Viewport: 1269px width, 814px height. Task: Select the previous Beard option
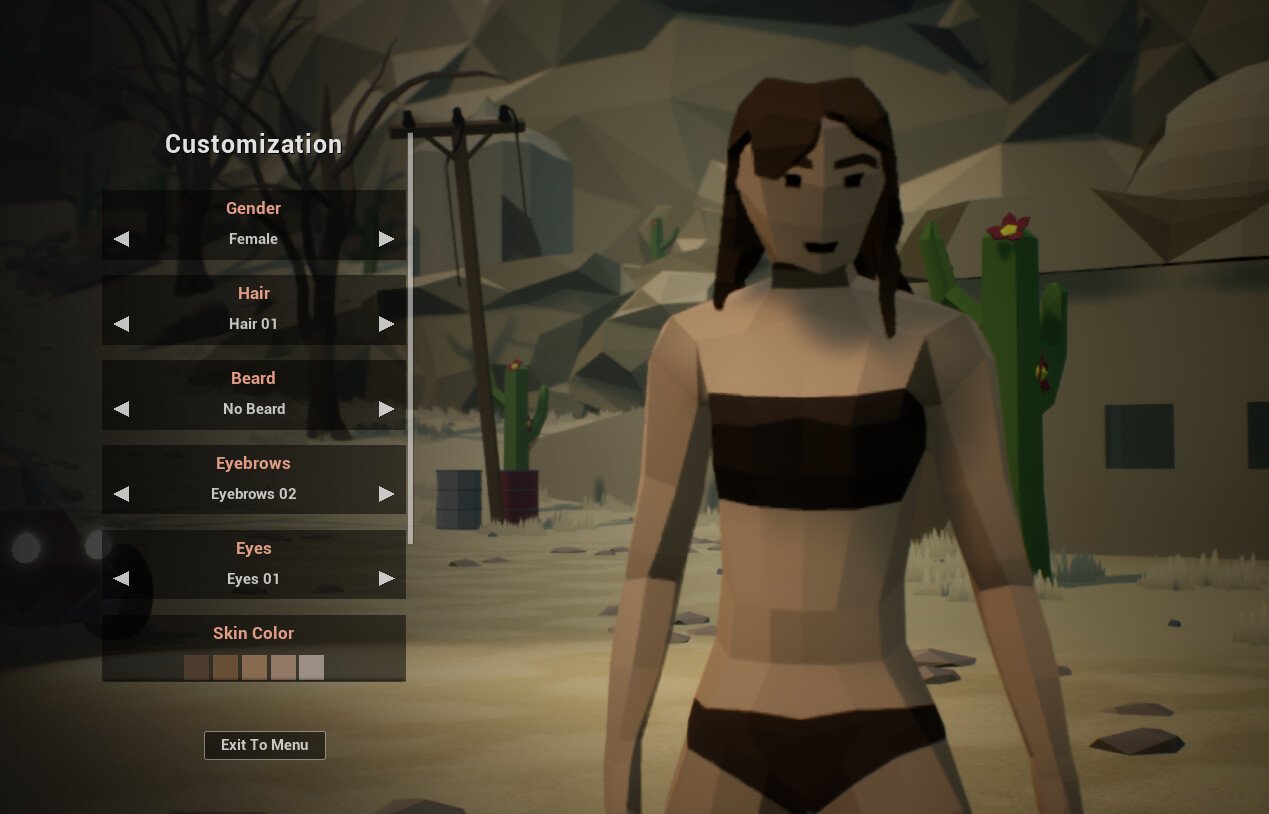121,409
